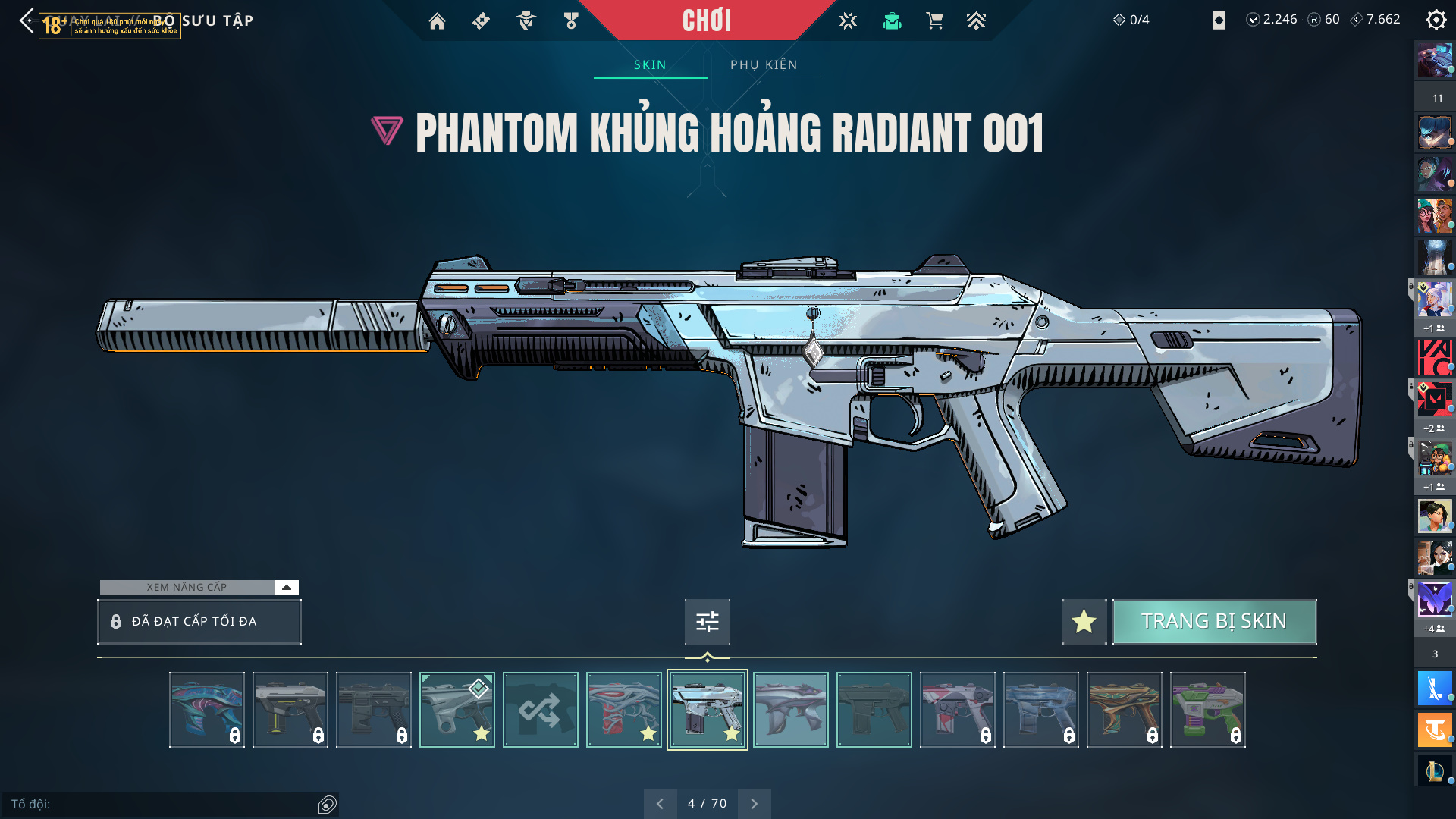
Task: Select the SKIN tab
Action: tap(650, 65)
